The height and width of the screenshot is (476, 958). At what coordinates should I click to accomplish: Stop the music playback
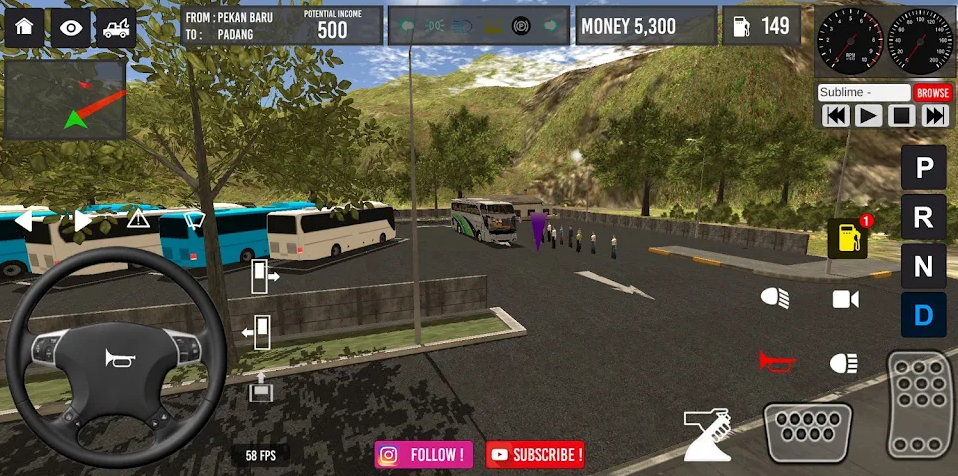click(901, 116)
